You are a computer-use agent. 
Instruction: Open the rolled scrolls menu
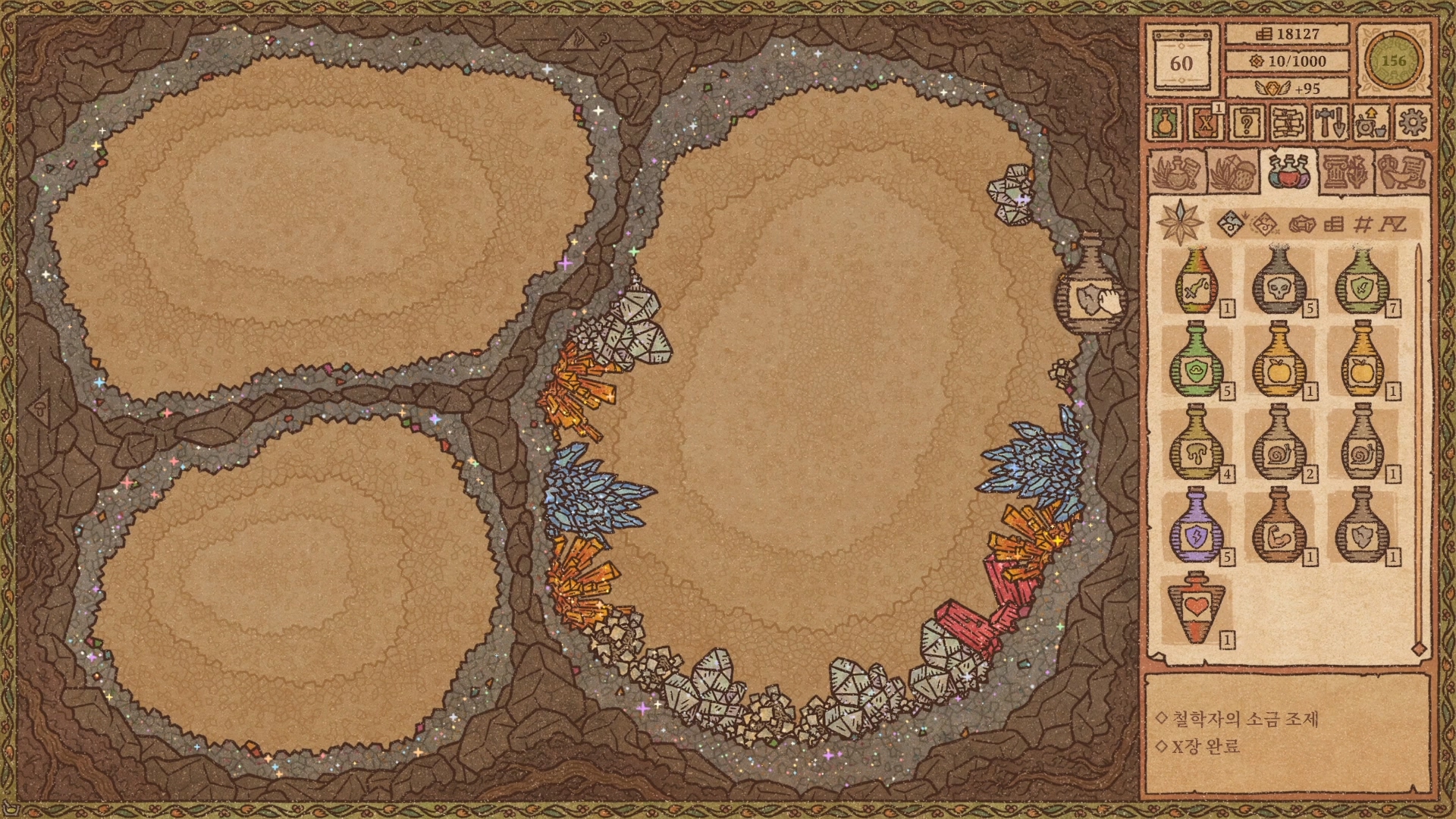point(1288,122)
